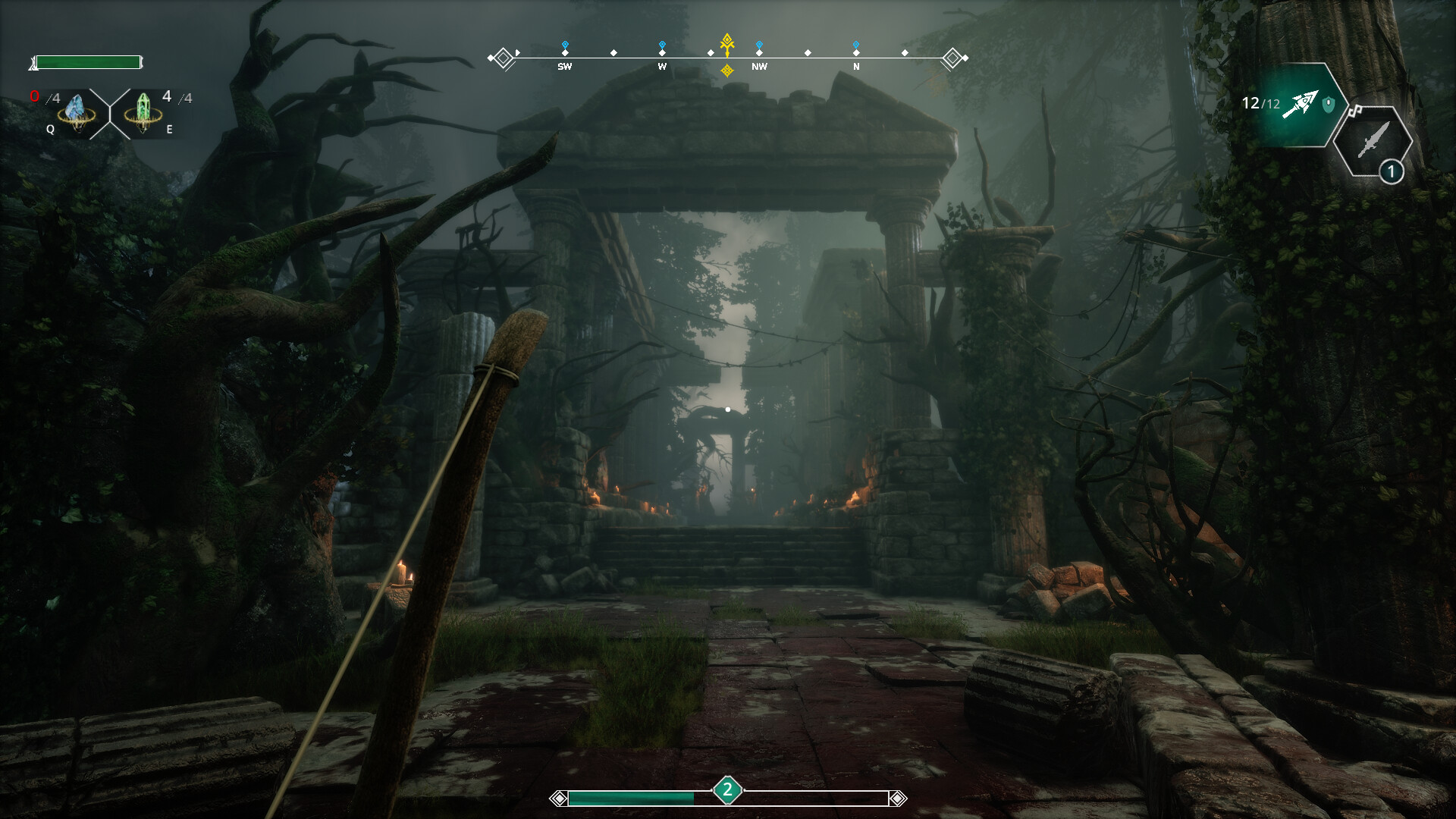The width and height of the screenshot is (1456, 819).
Task: Select the green E crystal
Action: coord(143,109)
